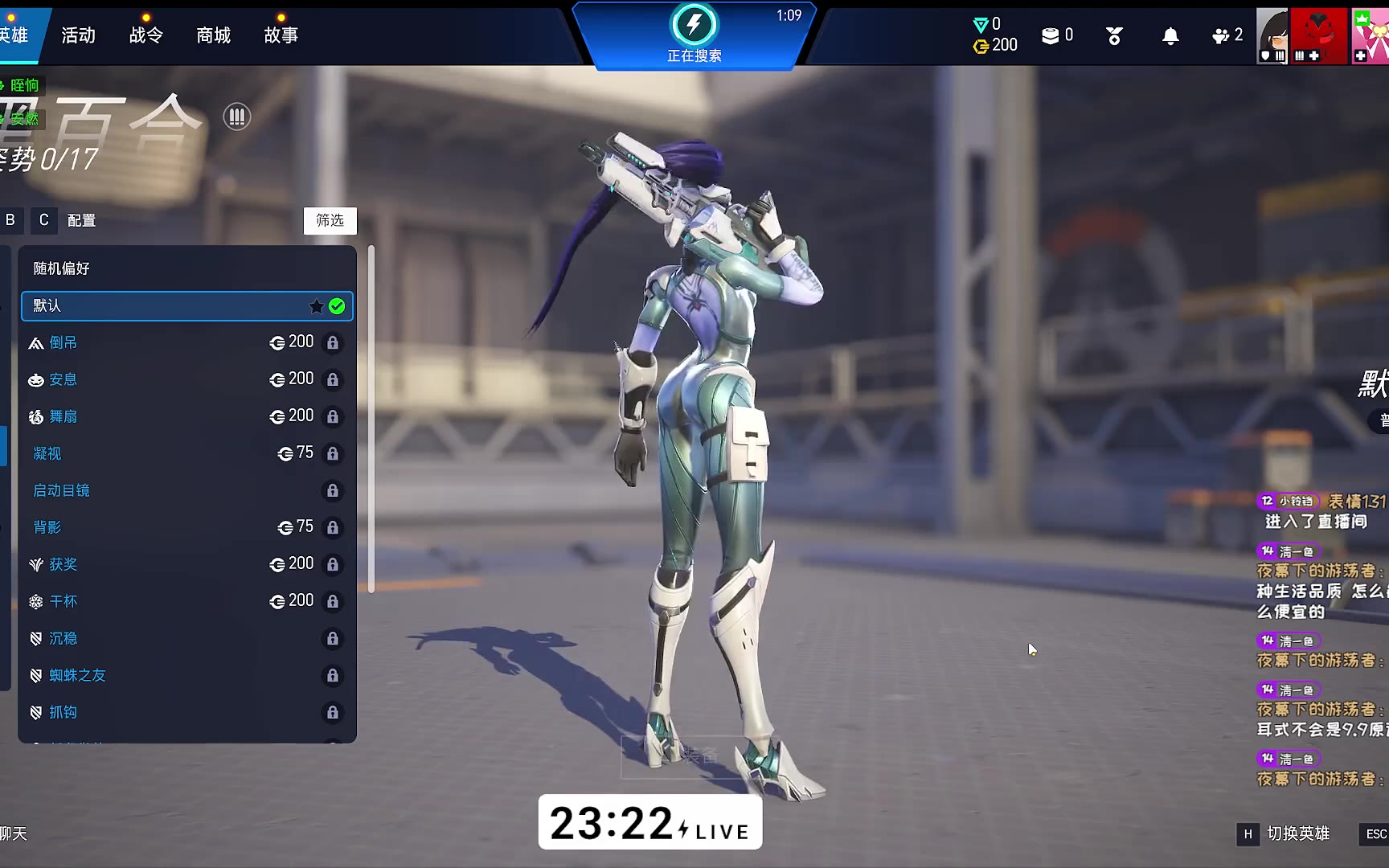Open the 活动 events tab
This screenshot has width=1389, height=868.
(78, 35)
